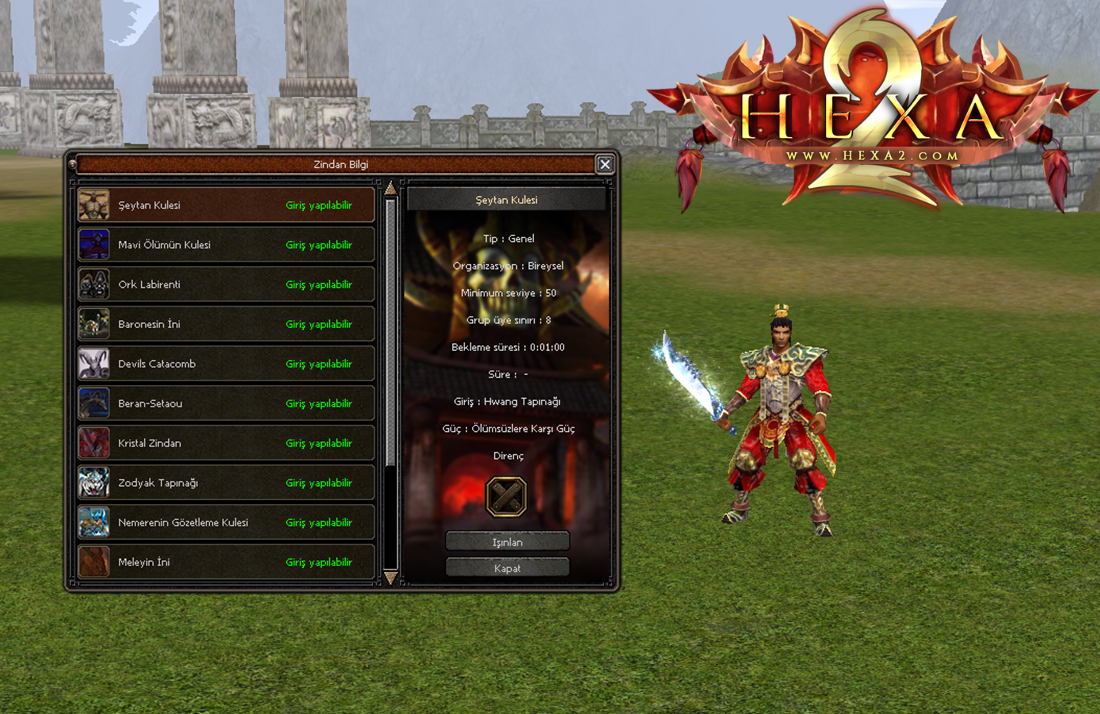Select the Ork Labirenti dungeon
1100x714 pixels.
tap(226, 285)
